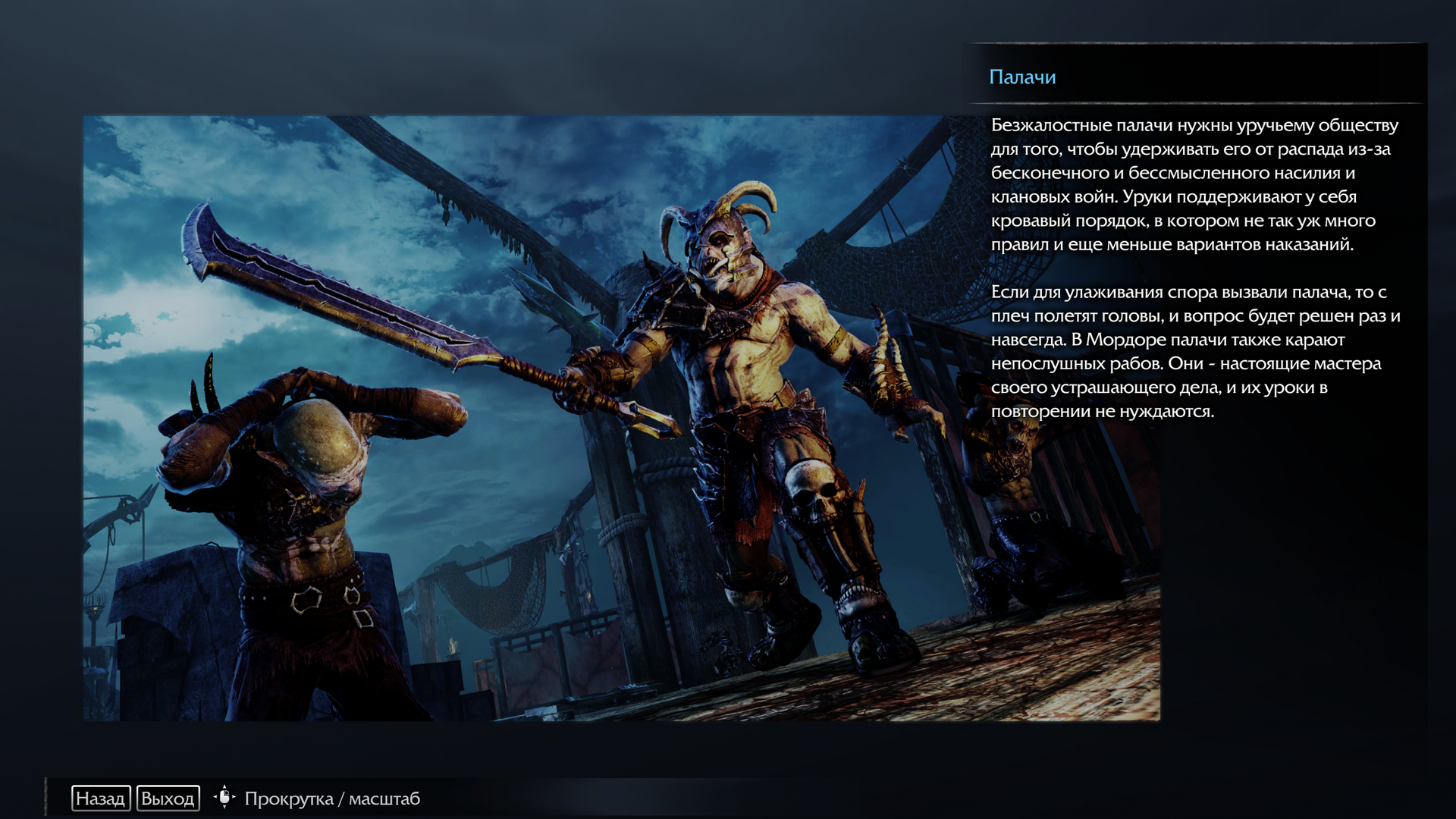
Task: Select the Выход exit button
Action: tap(168, 799)
